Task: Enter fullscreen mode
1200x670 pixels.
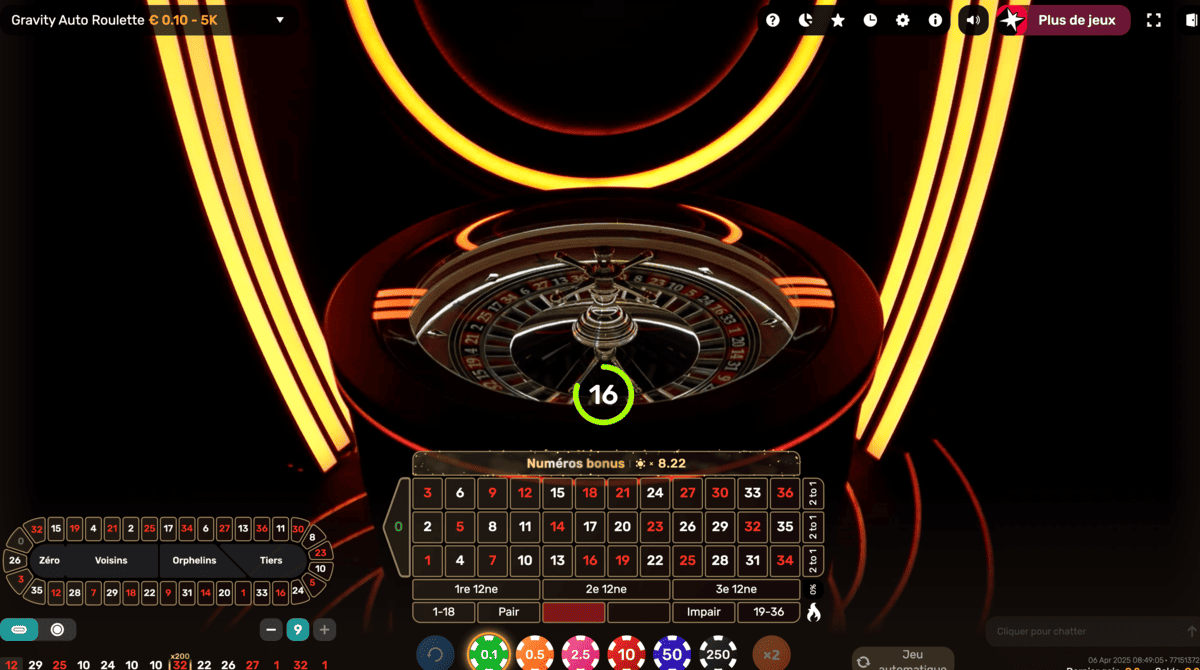Action: coord(1154,20)
